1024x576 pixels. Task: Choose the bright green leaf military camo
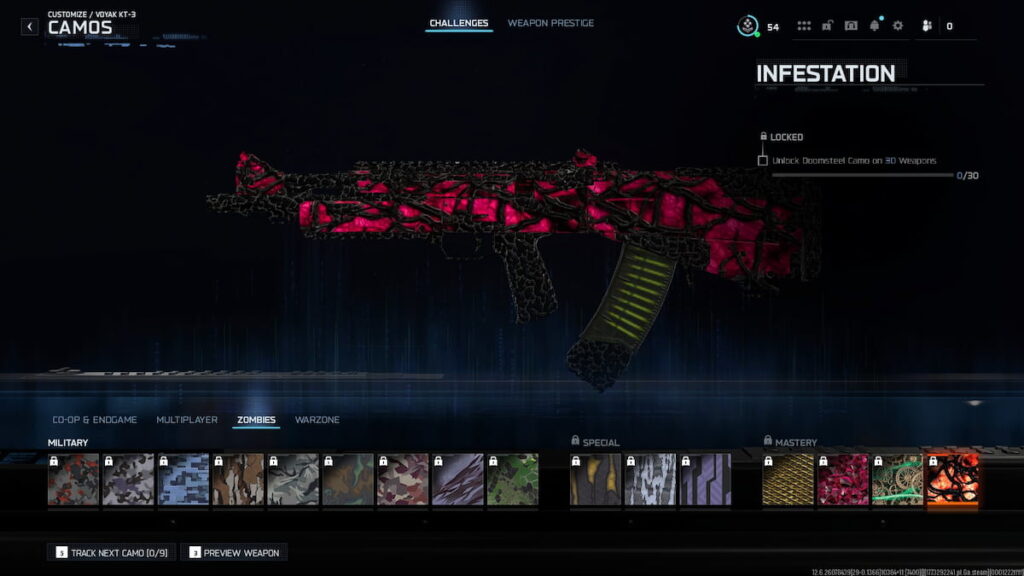coord(512,480)
